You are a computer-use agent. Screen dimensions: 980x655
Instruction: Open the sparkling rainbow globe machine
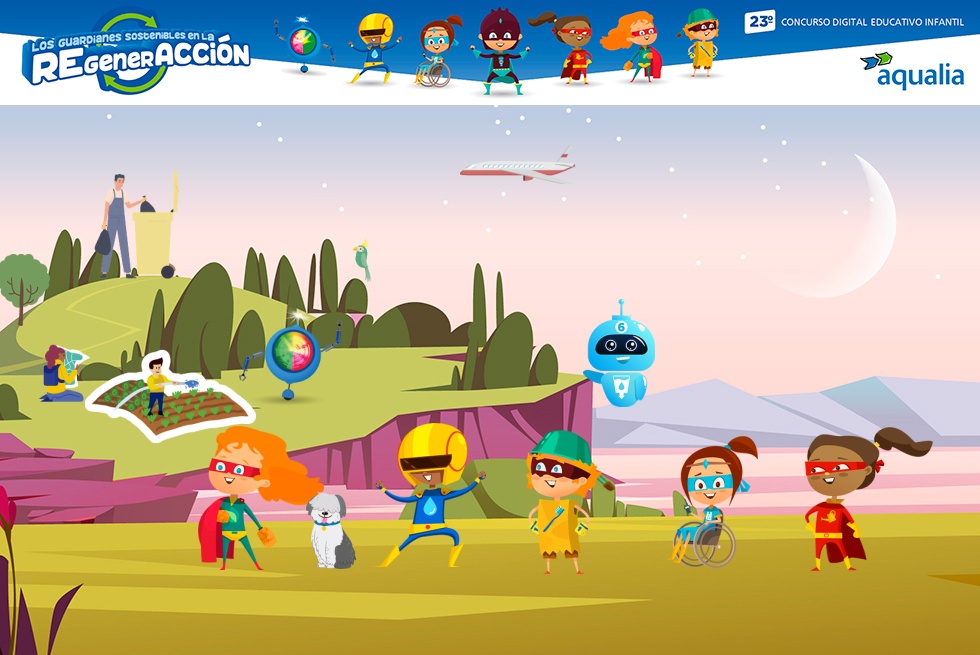[x=291, y=355]
